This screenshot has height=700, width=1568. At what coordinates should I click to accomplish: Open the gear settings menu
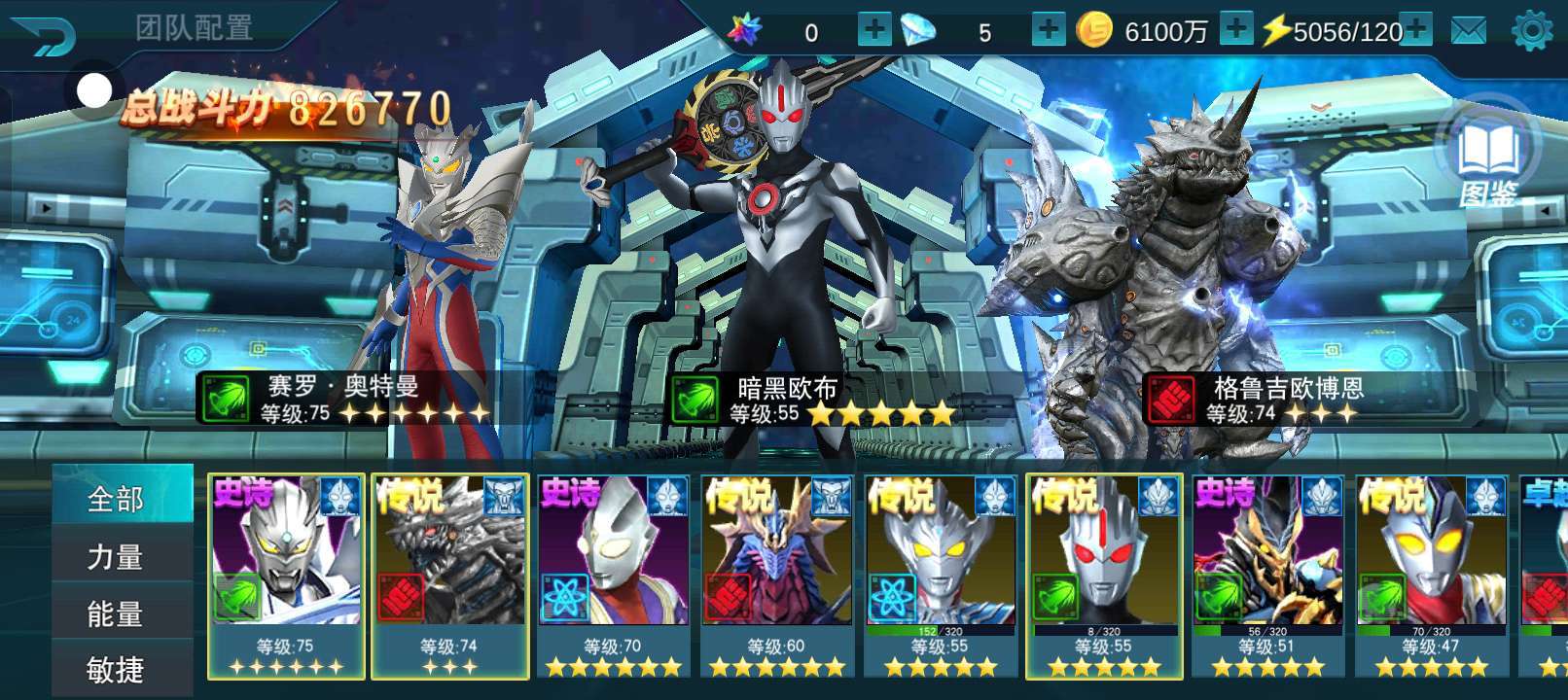1531,31
